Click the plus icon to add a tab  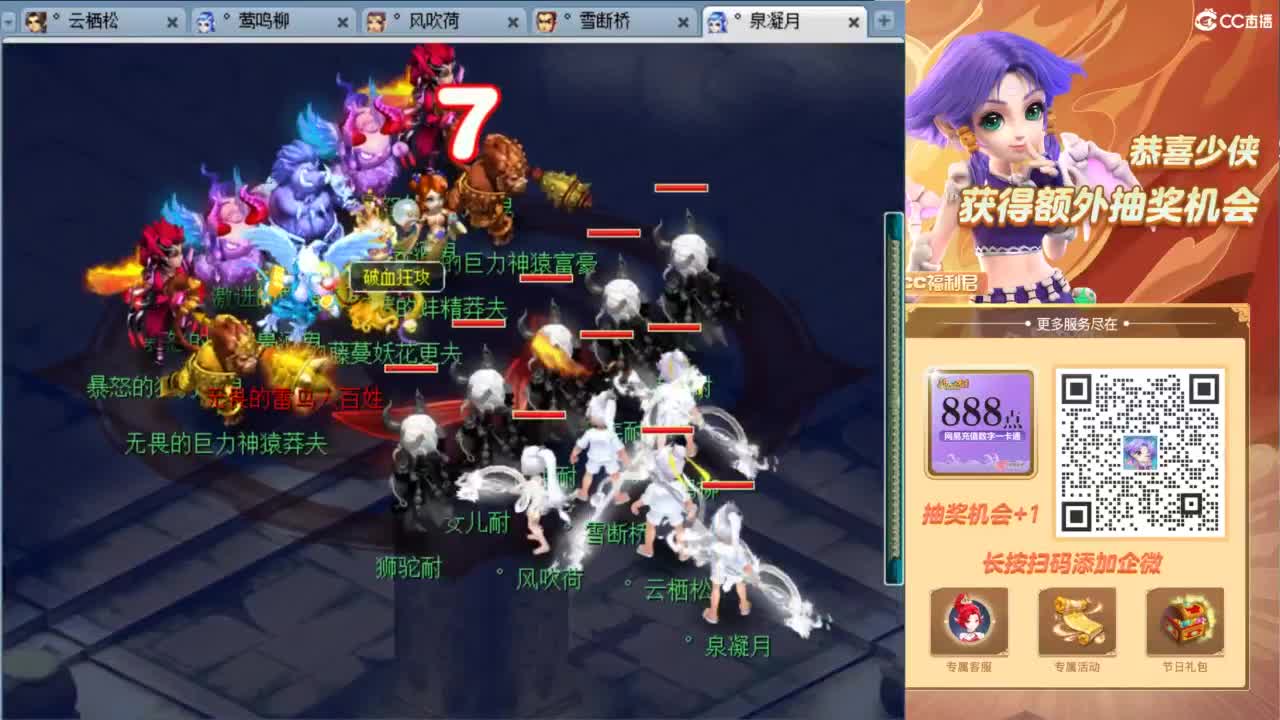[x=882, y=20]
